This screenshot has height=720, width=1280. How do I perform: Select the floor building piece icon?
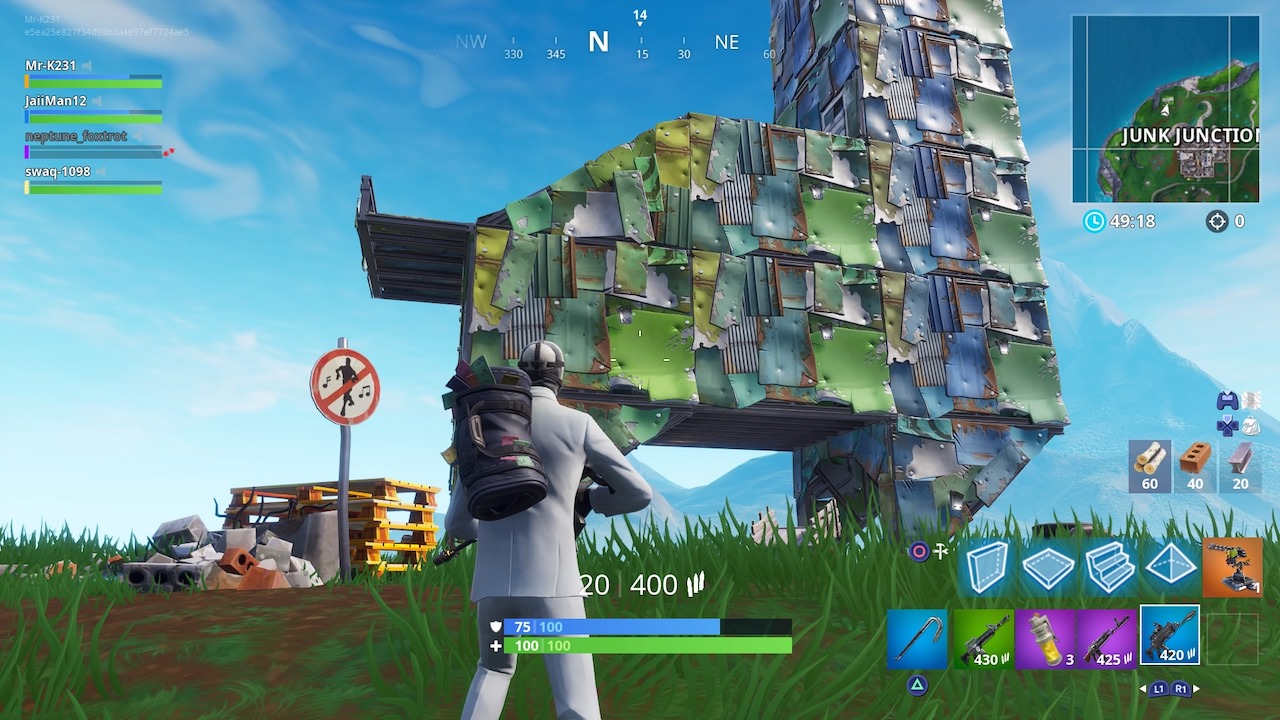click(x=1047, y=566)
